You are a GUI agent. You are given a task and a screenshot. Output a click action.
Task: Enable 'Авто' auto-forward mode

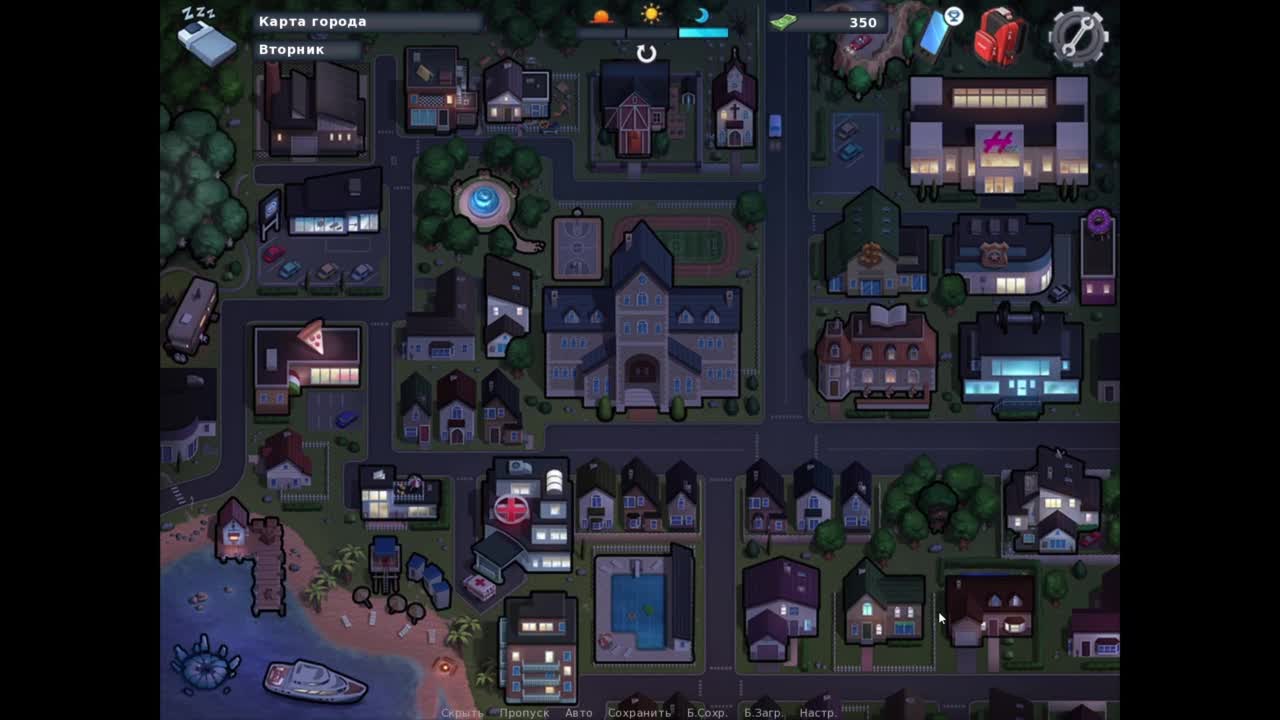point(578,713)
